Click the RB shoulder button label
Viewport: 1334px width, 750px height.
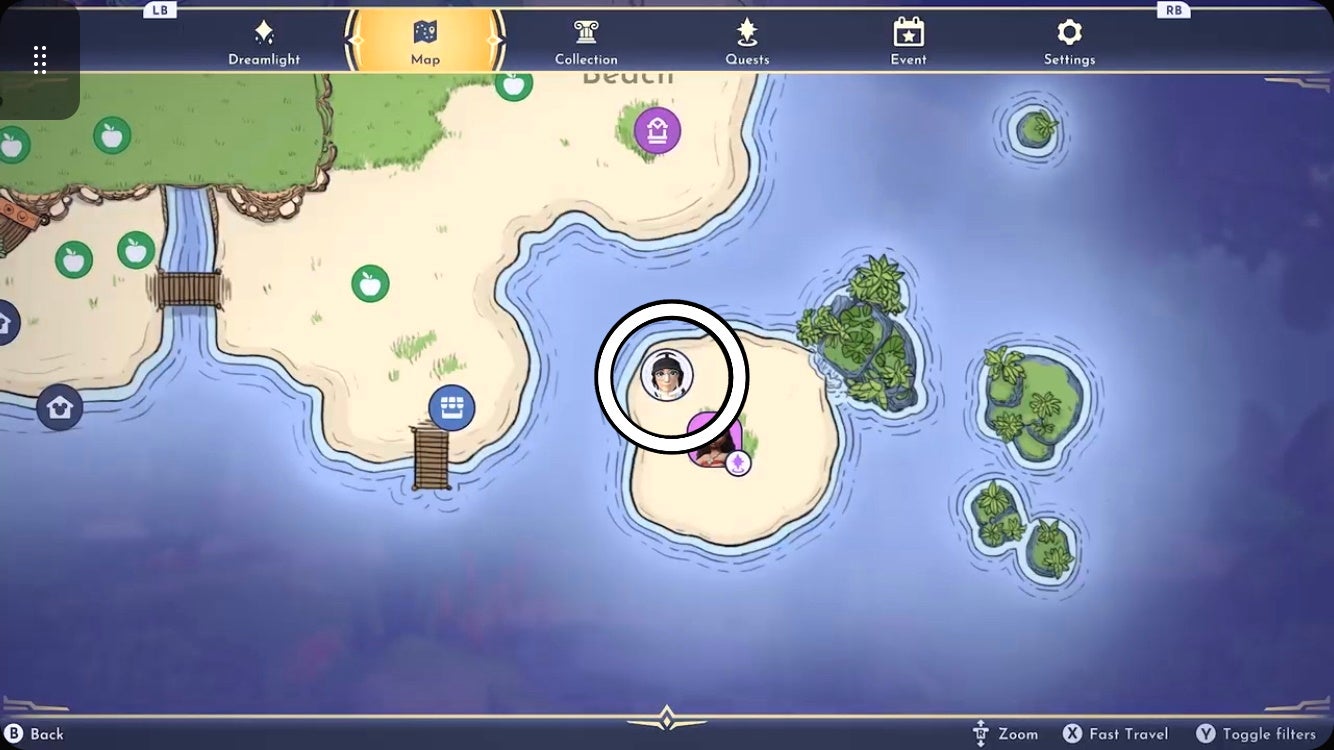click(x=1173, y=9)
